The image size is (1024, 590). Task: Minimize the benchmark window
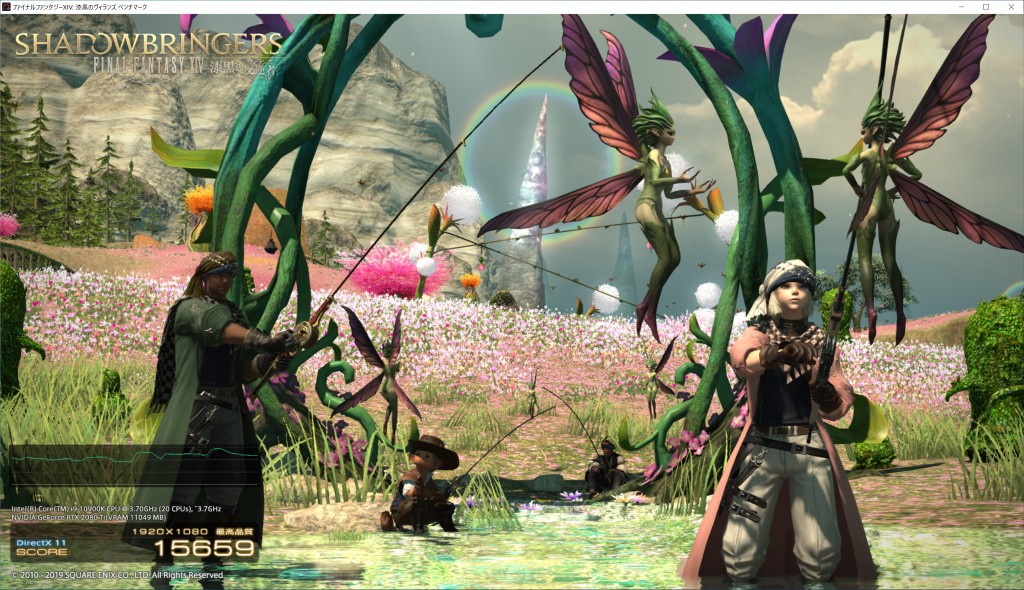point(961,7)
